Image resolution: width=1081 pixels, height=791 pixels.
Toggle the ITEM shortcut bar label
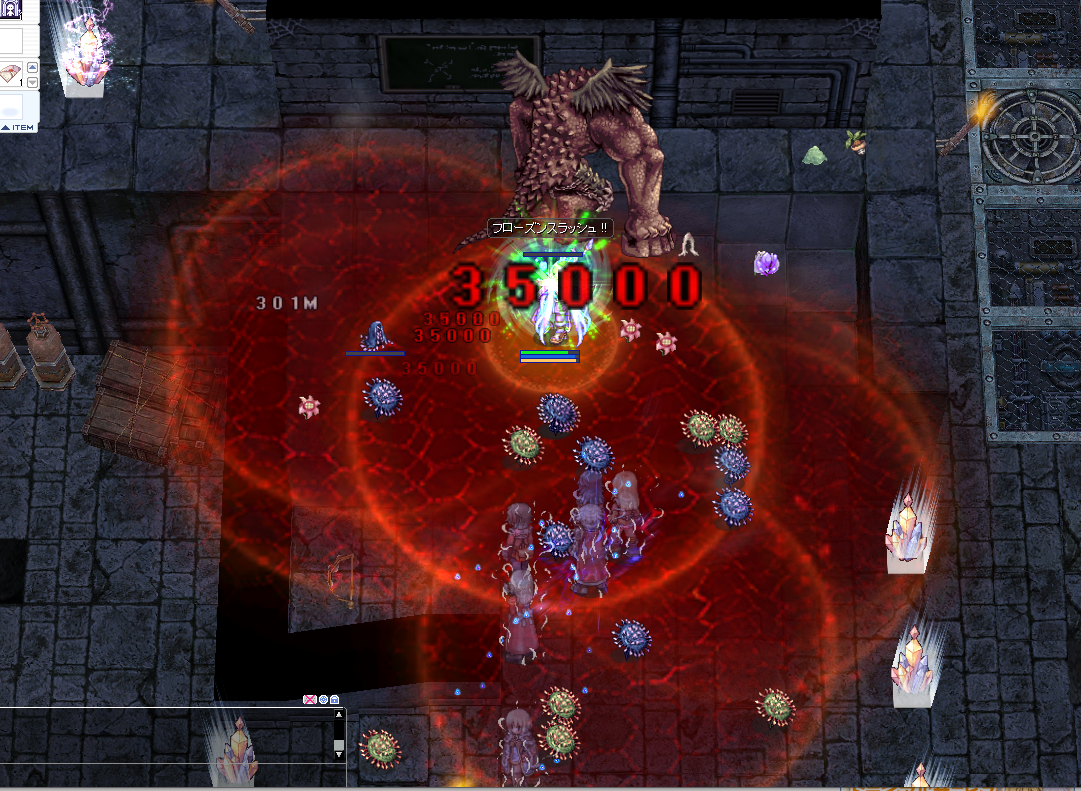17,127
